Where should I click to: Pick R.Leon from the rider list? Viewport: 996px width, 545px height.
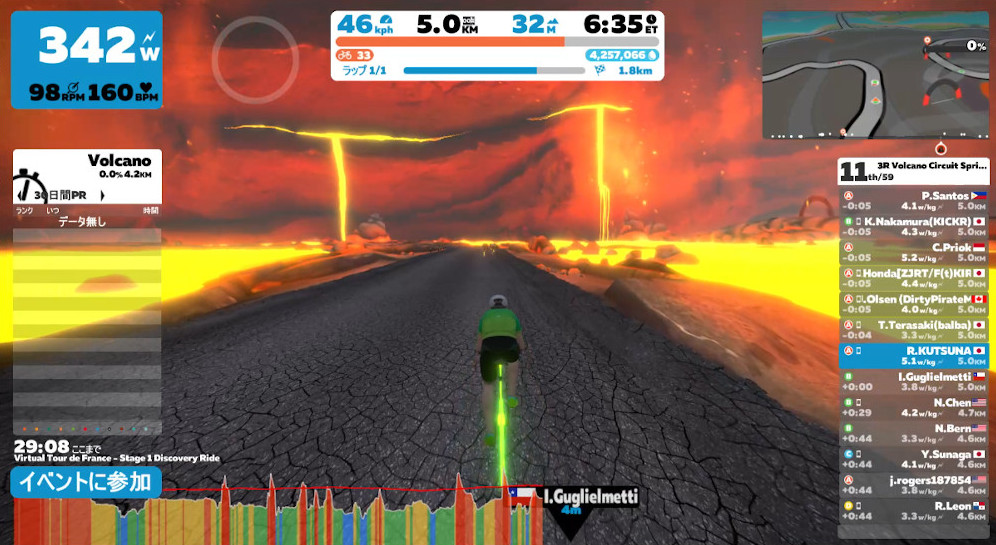[x=914, y=511]
